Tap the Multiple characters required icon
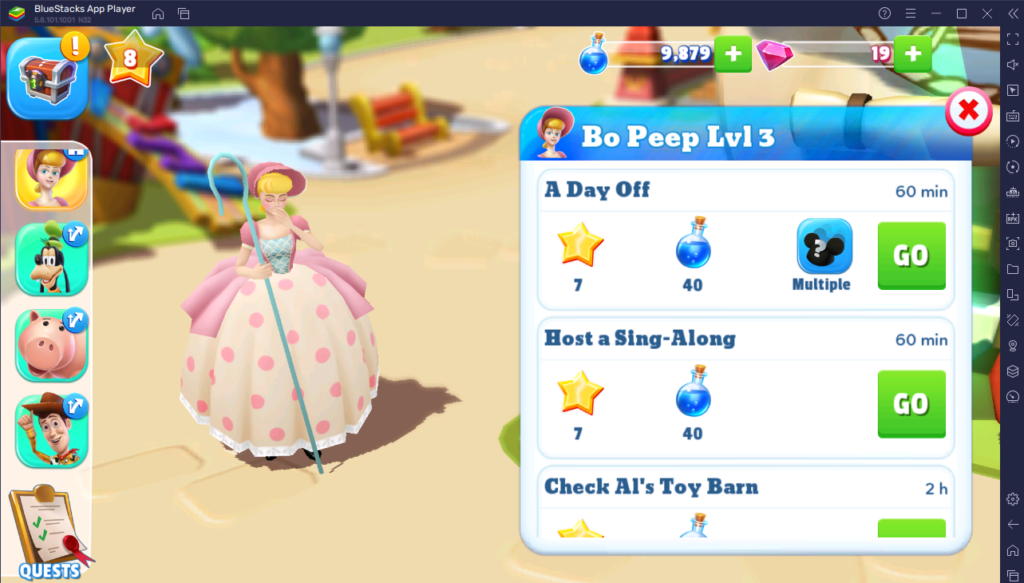This screenshot has height=583, width=1024. pyautogui.click(x=823, y=247)
